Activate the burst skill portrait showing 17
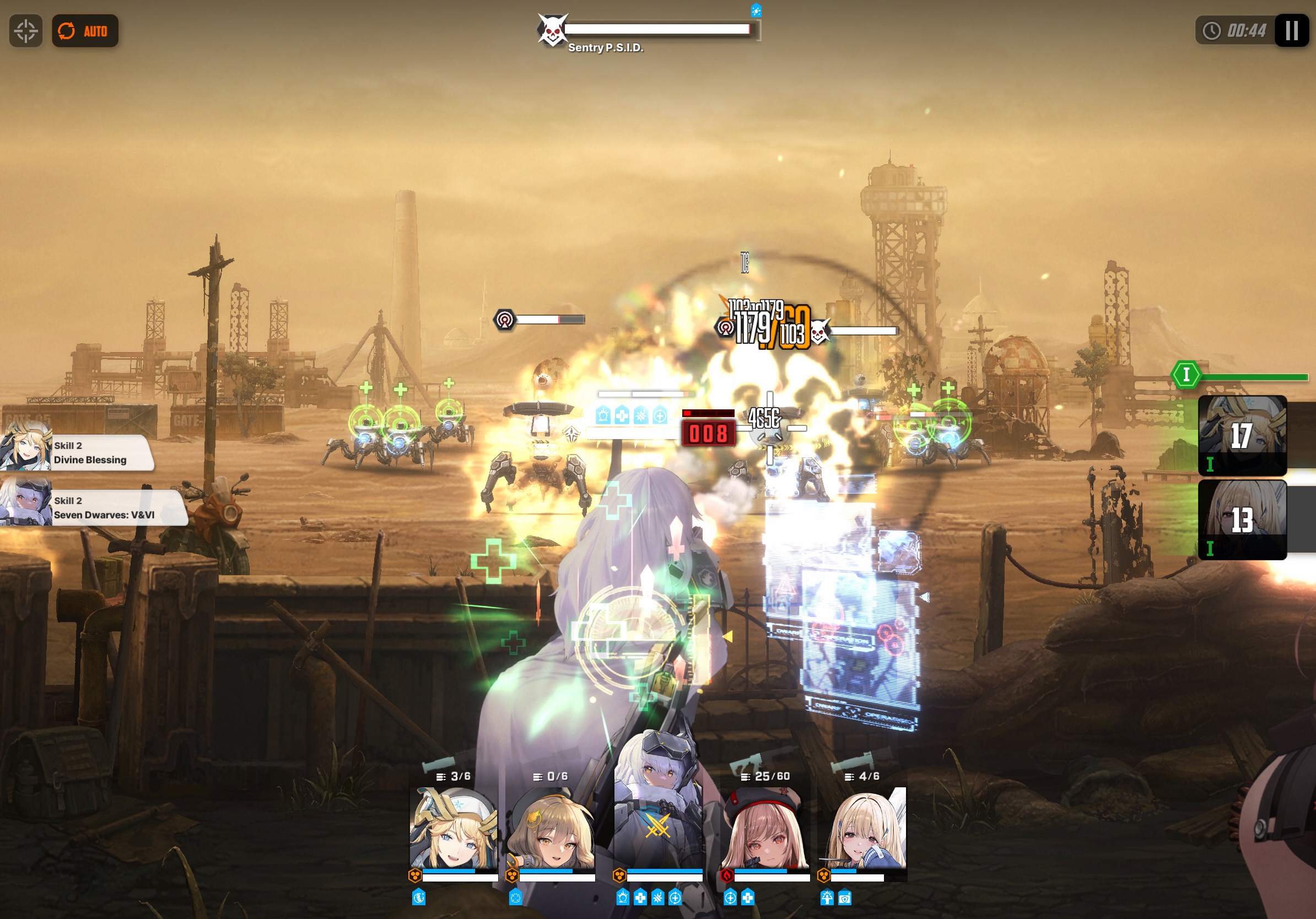This screenshot has width=1316, height=919. coord(1242,435)
